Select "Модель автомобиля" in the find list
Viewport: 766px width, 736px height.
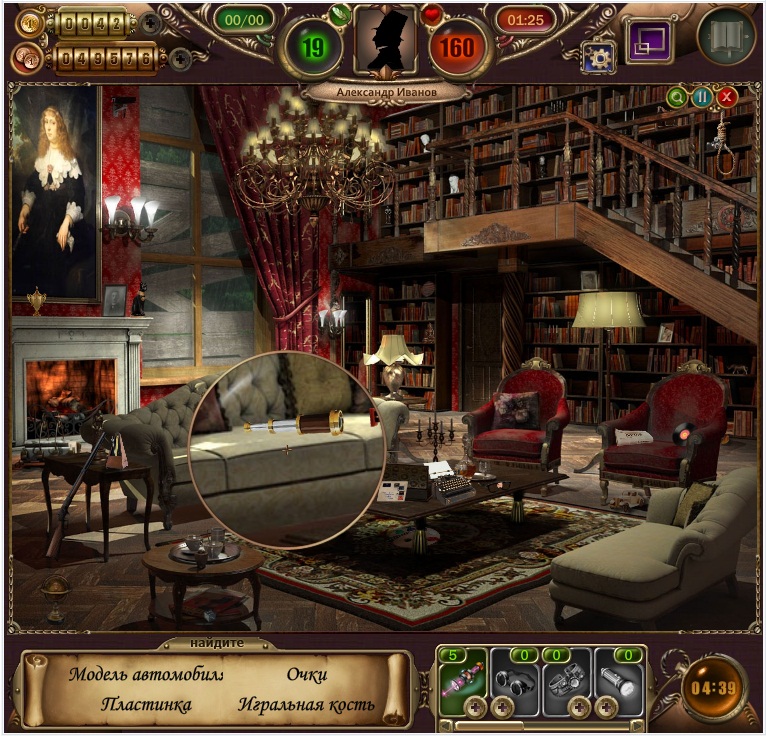pyautogui.click(x=145, y=674)
